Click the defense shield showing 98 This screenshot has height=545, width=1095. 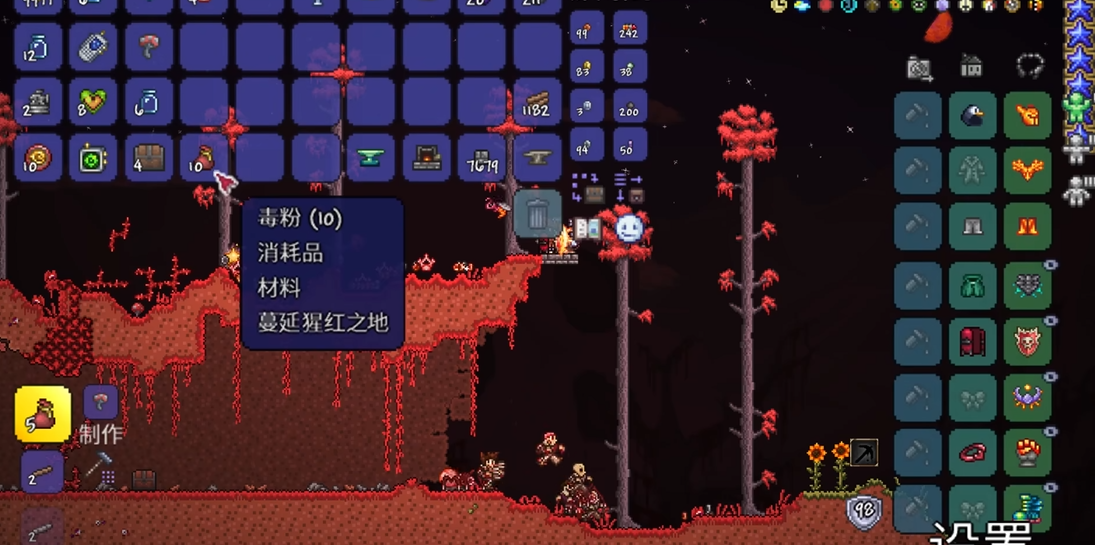(x=864, y=512)
